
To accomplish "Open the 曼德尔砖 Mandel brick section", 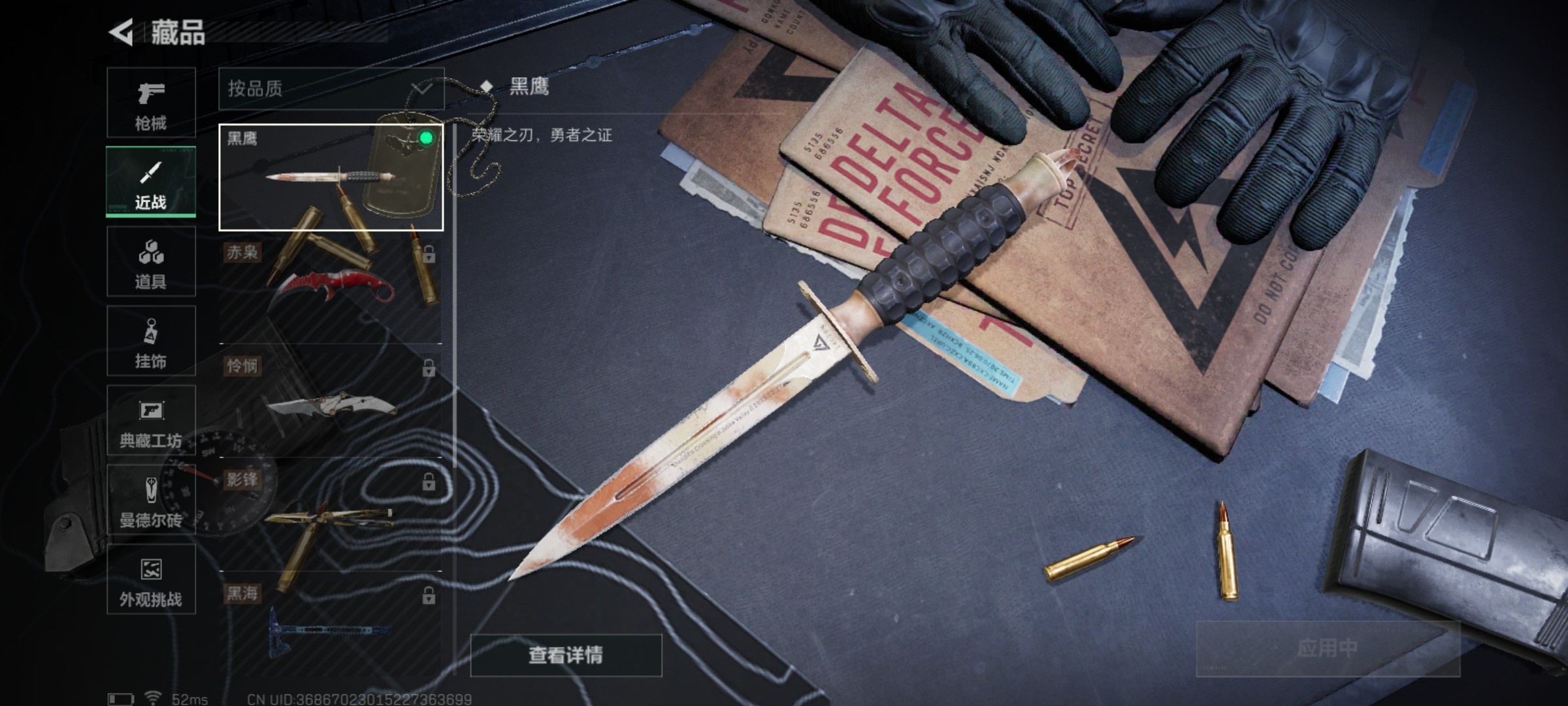I will click(150, 500).
